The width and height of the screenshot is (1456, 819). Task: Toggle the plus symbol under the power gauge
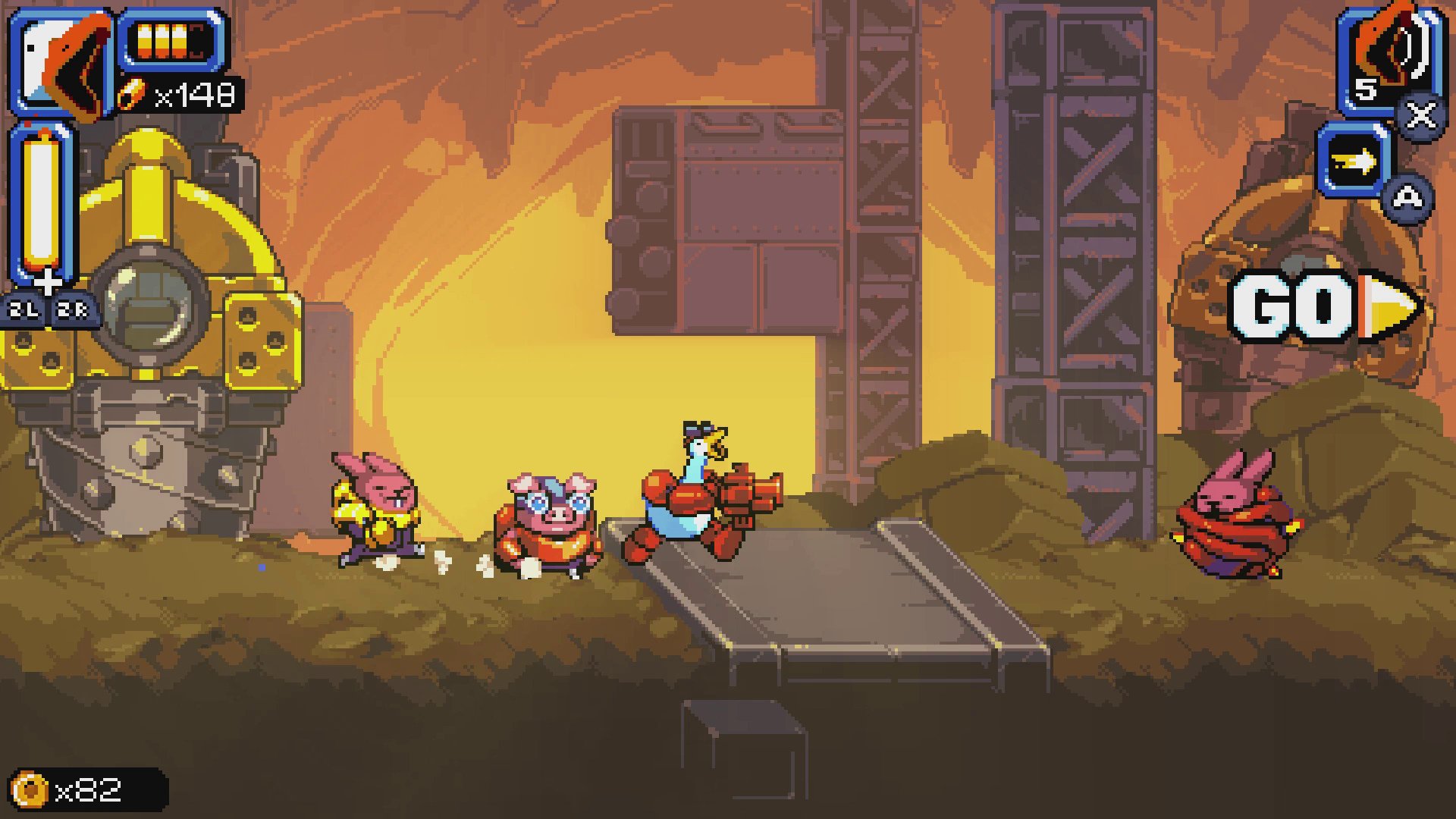click(47, 282)
